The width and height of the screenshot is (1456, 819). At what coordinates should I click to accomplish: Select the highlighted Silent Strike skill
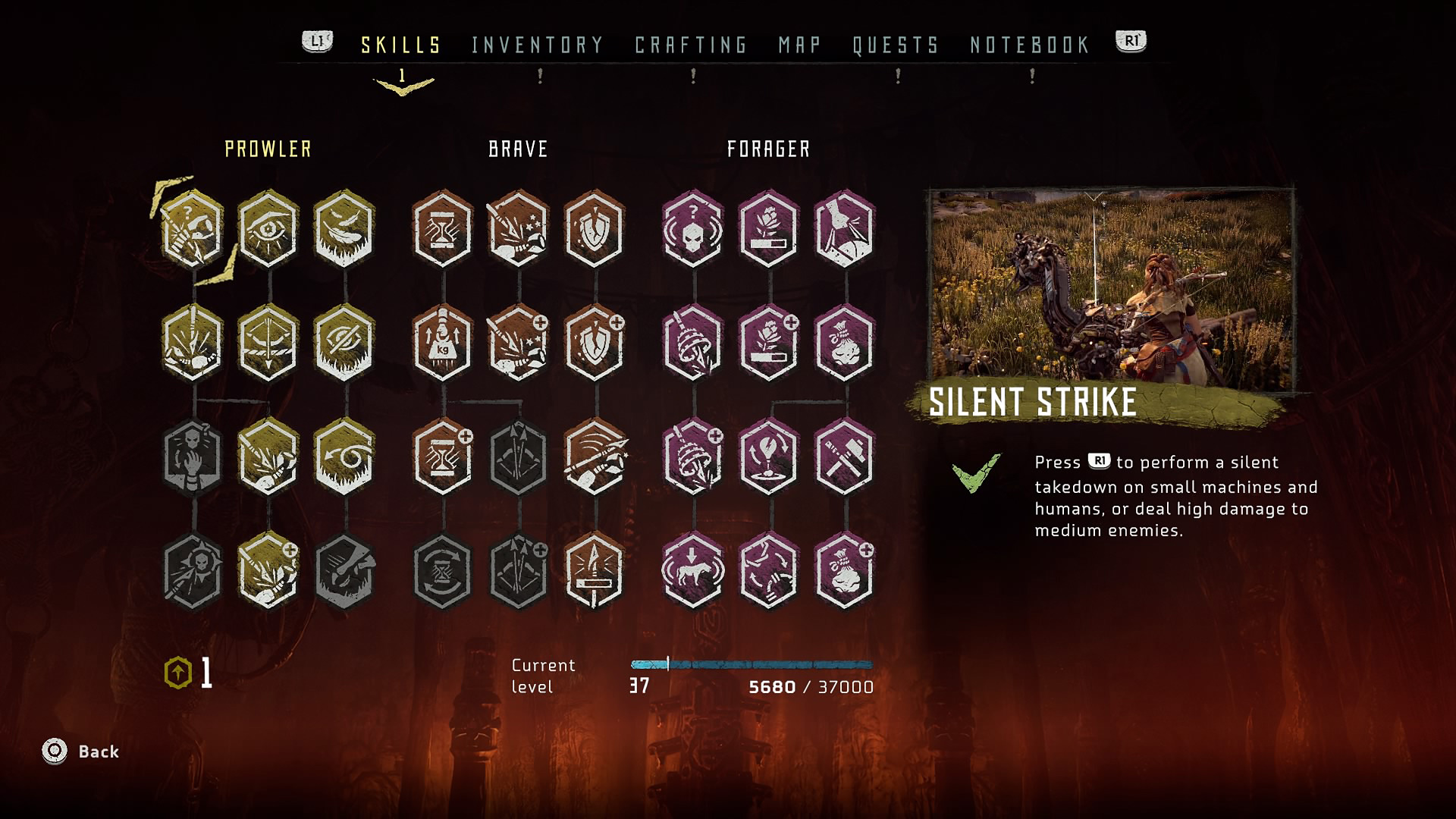193,229
